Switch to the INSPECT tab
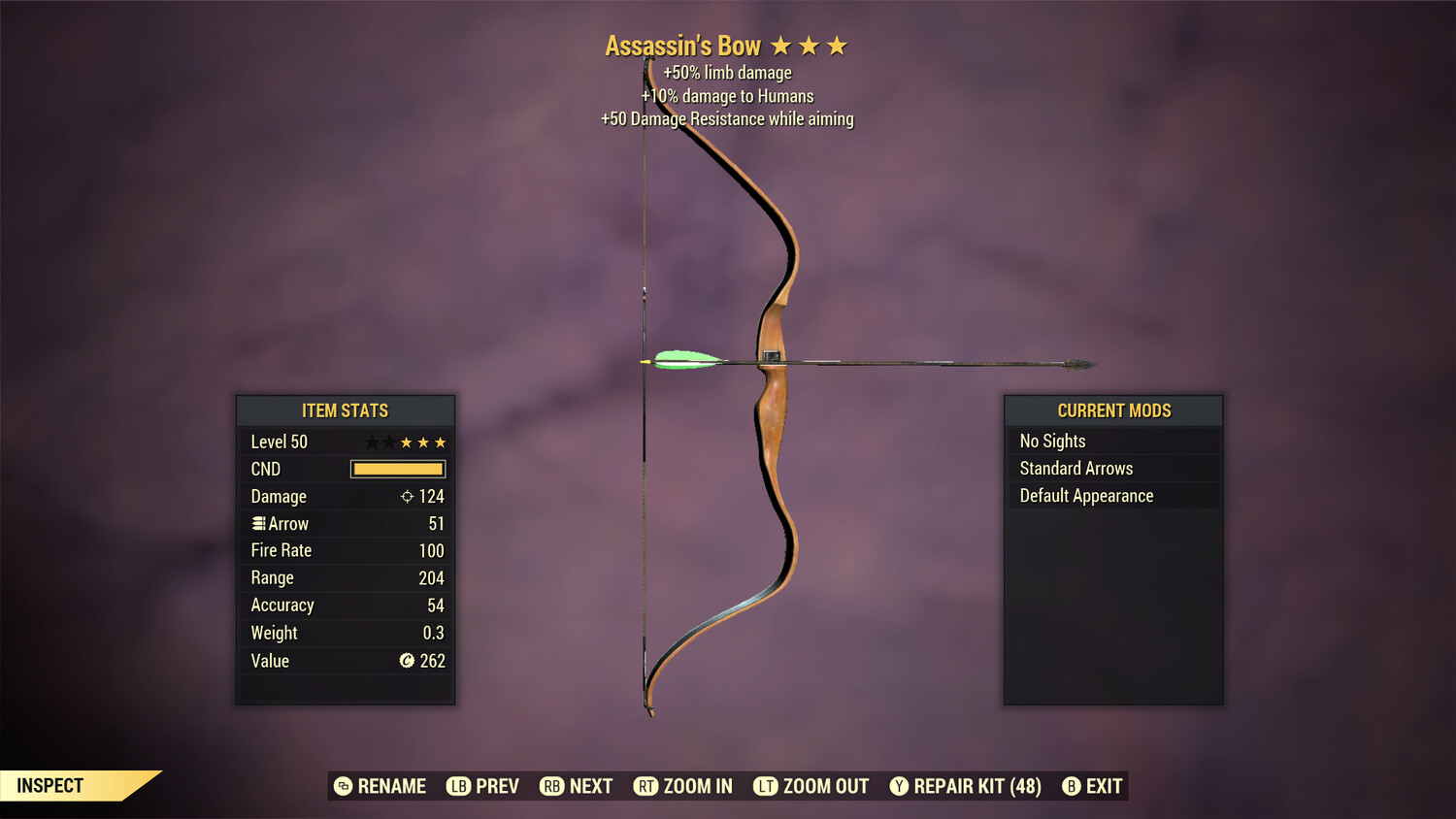The width and height of the screenshot is (1456, 819). tap(50, 785)
